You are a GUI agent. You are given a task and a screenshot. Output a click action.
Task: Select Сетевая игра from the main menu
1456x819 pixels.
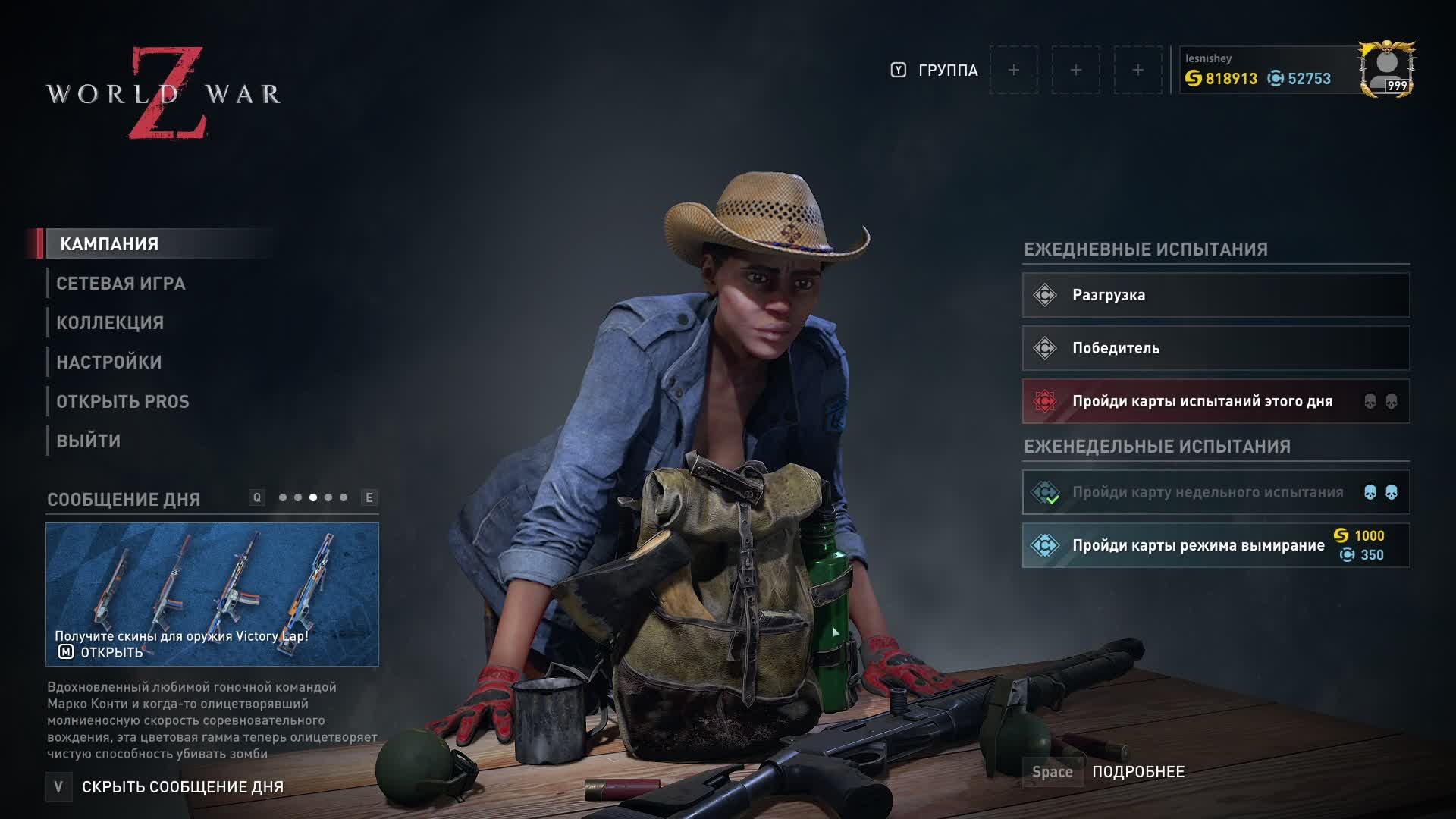[121, 284]
